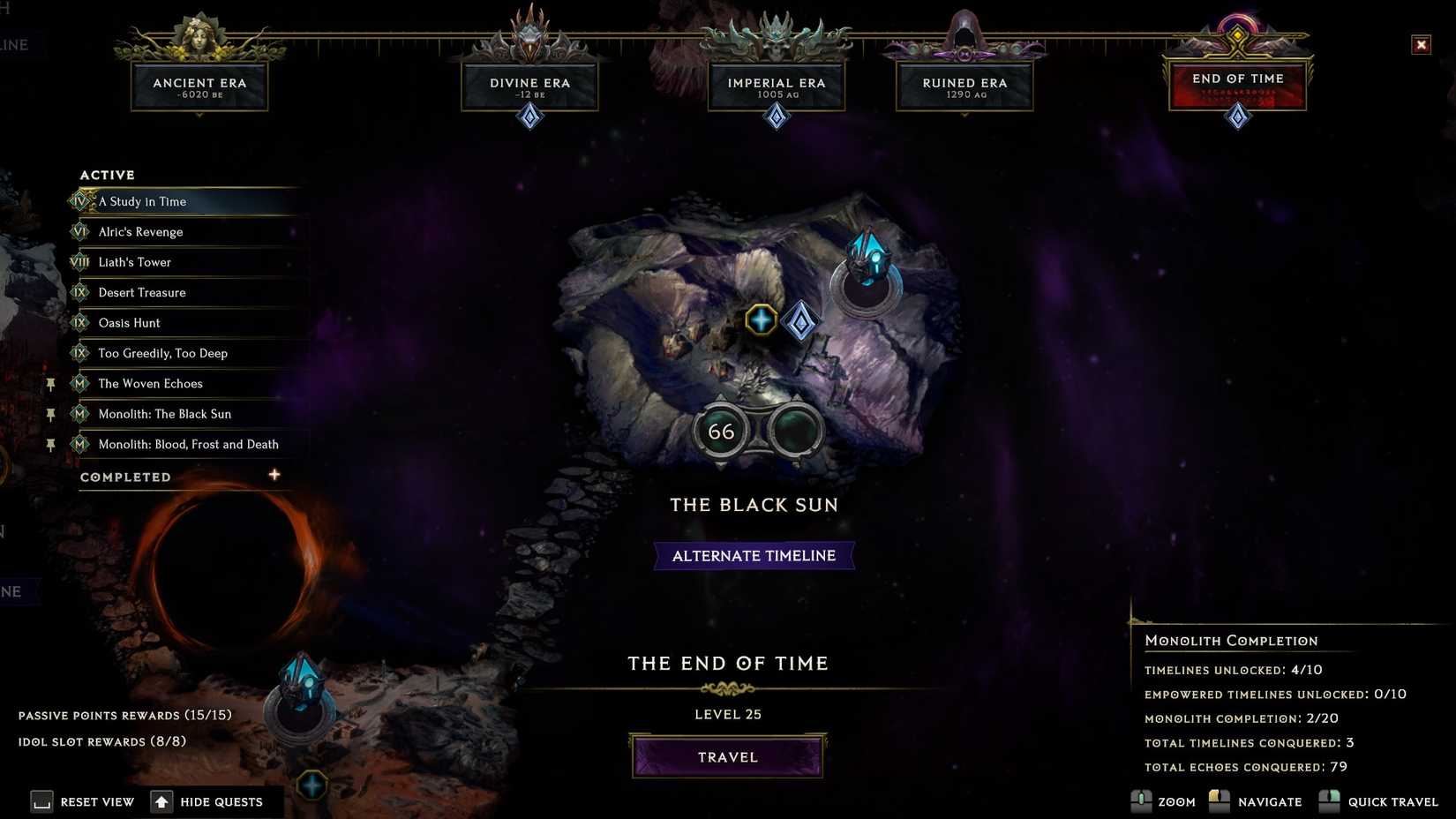Select the echo node showing 66
Screen dimensions: 1456x819
(722, 431)
